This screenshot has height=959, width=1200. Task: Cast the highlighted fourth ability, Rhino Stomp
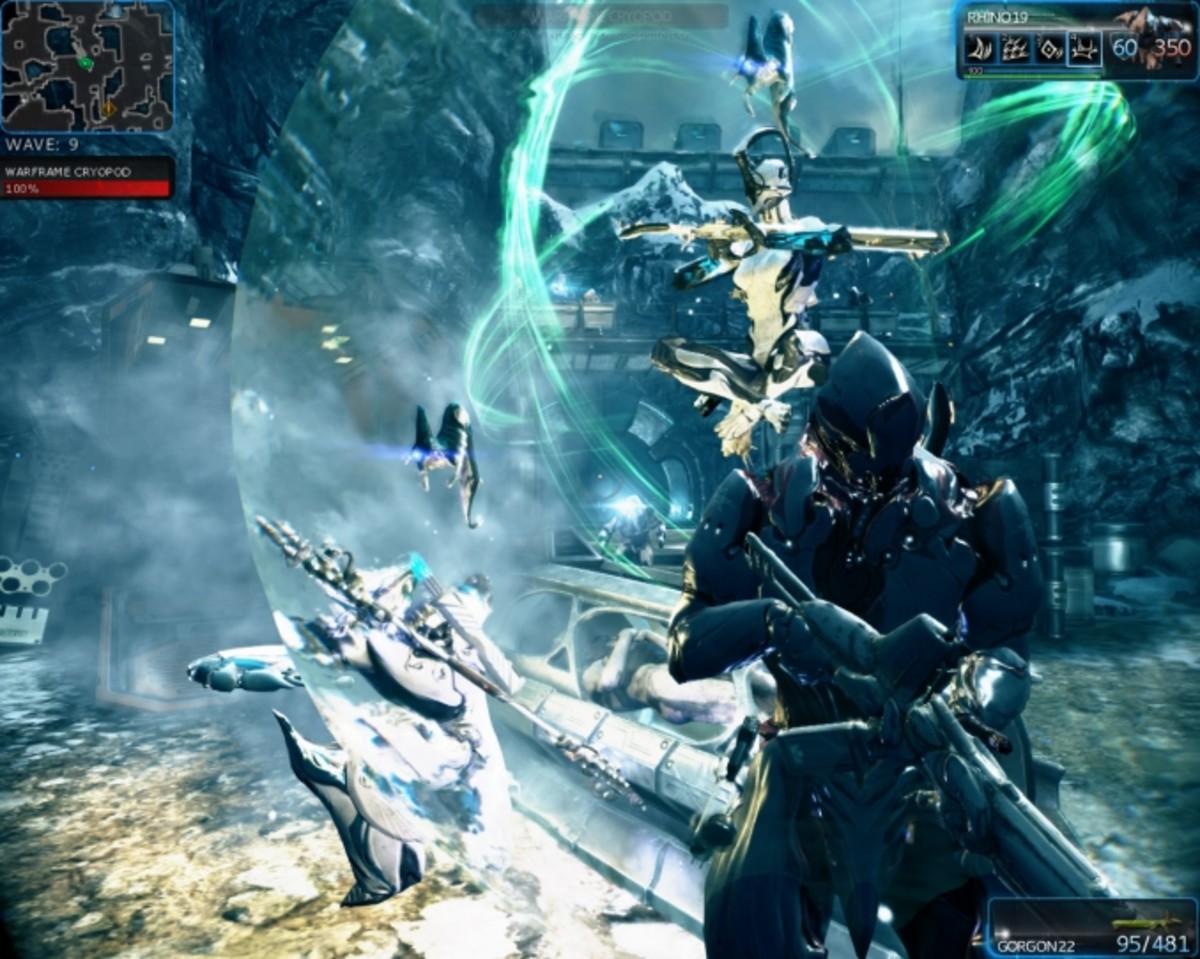(1084, 49)
